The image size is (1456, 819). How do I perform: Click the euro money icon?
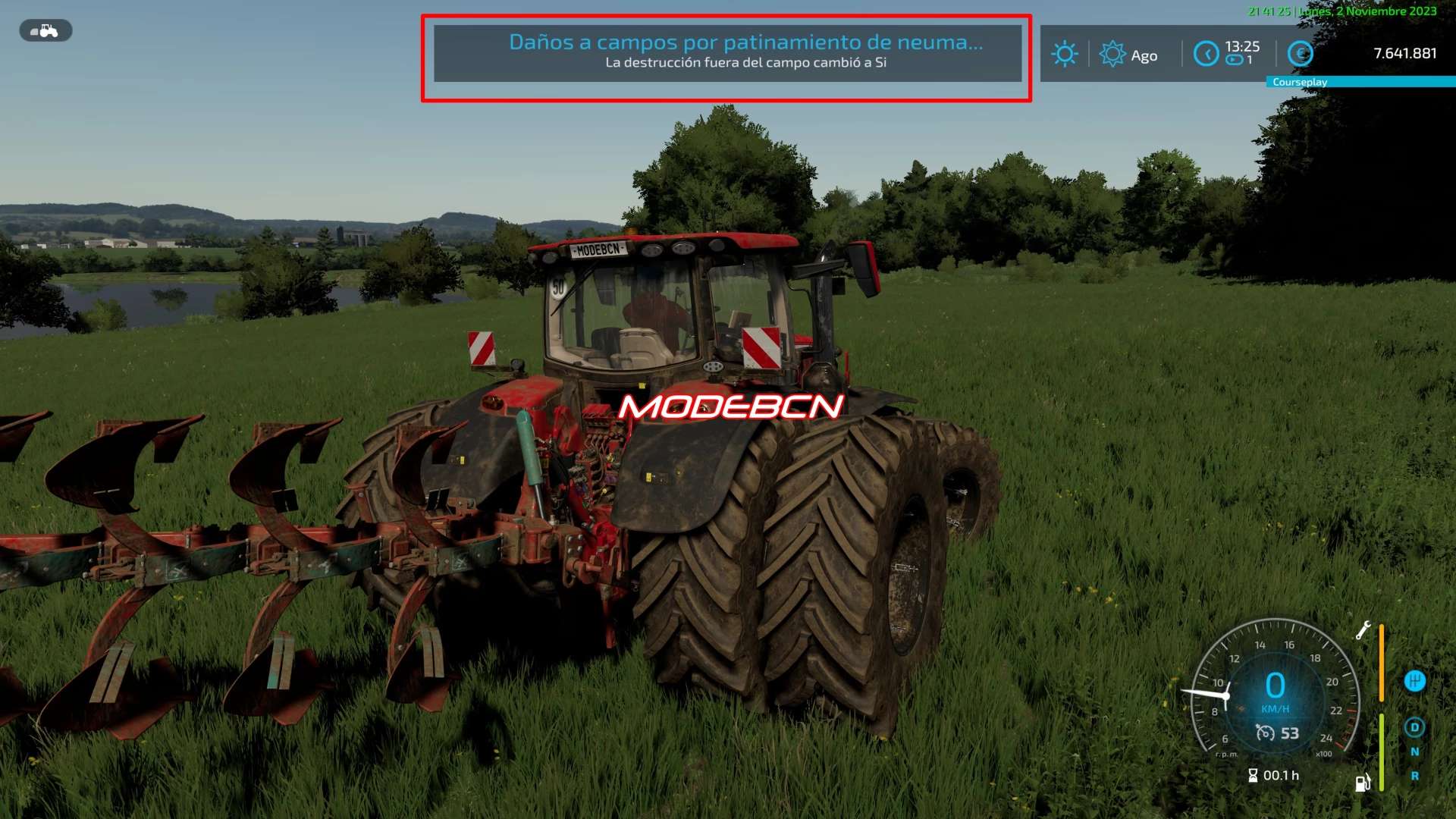1301,54
